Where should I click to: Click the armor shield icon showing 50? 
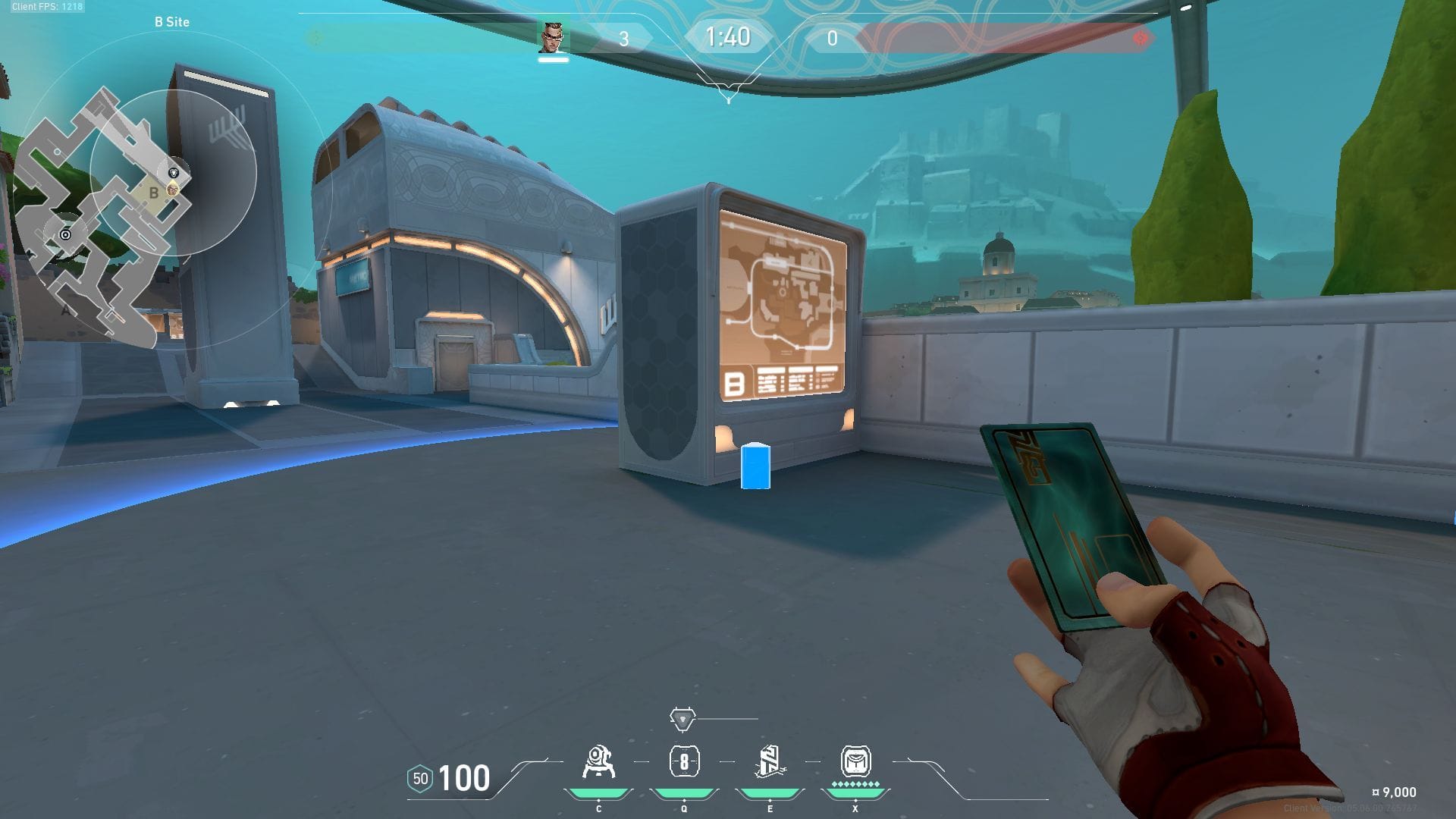point(420,778)
